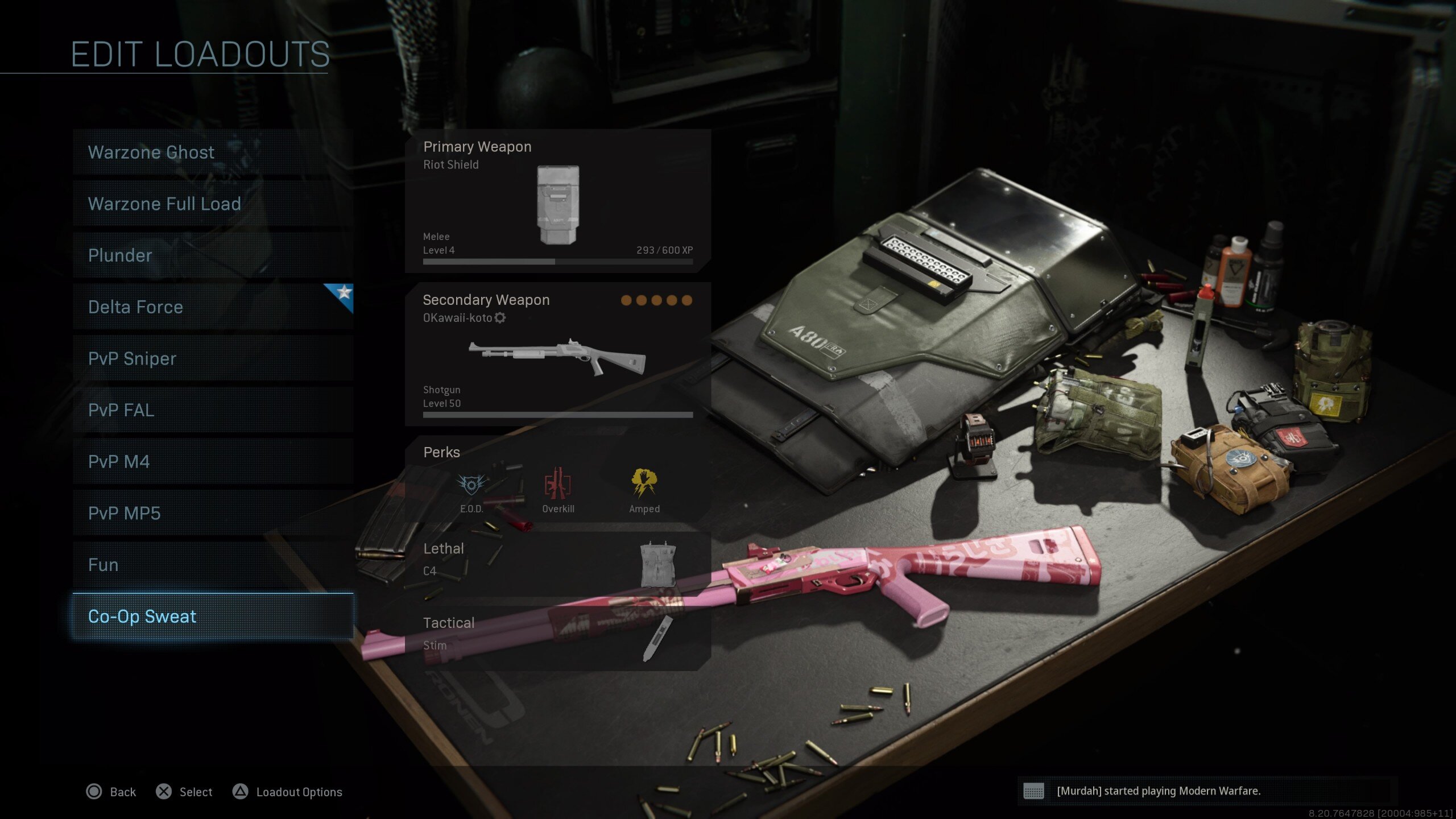Screen dimensions: 1456x819
Task: Select the PvP MP5 loadout
Action: pos(213,513)
